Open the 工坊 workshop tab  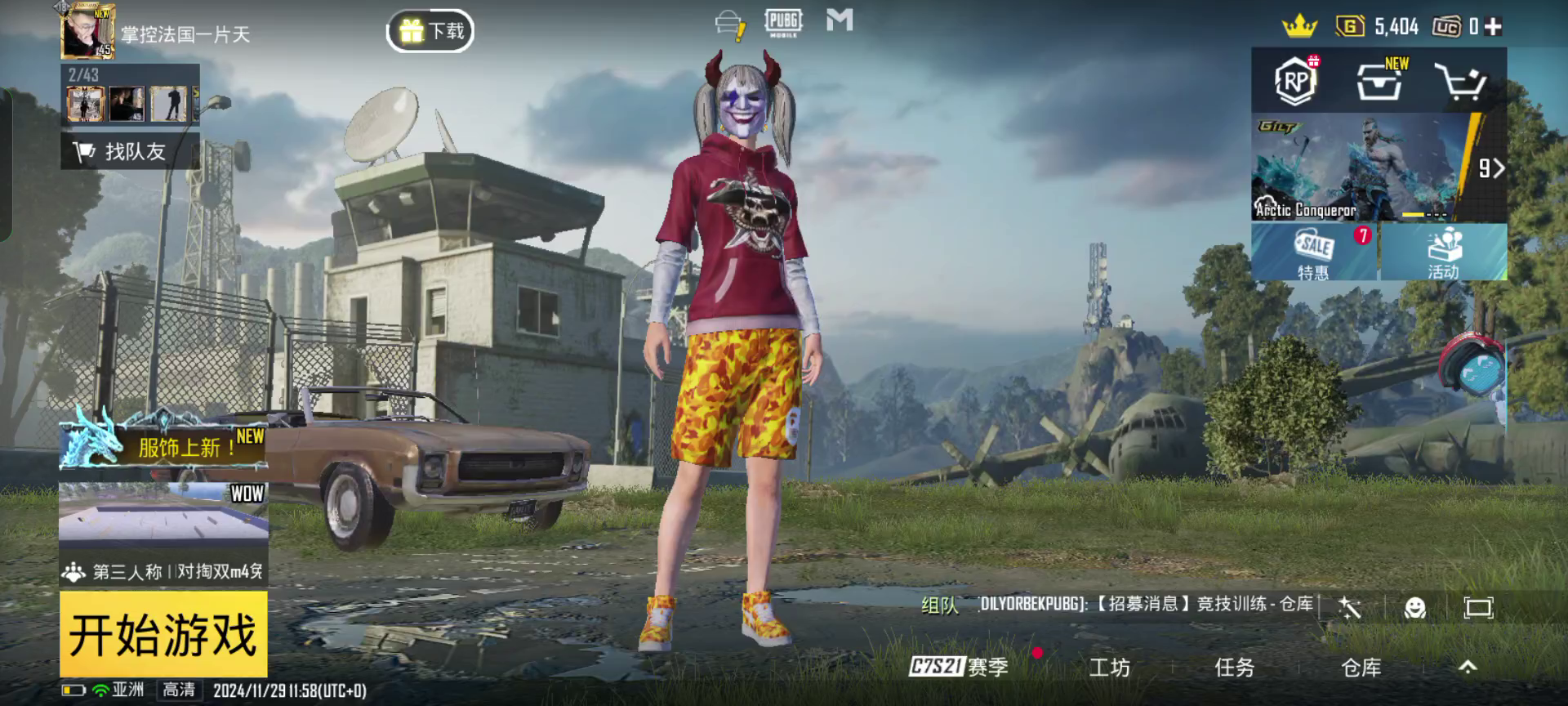[1109, 668]
